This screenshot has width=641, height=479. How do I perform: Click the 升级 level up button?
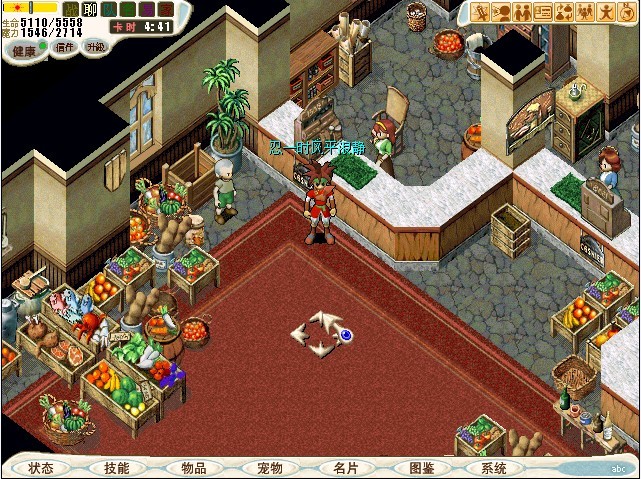[95, 47]
